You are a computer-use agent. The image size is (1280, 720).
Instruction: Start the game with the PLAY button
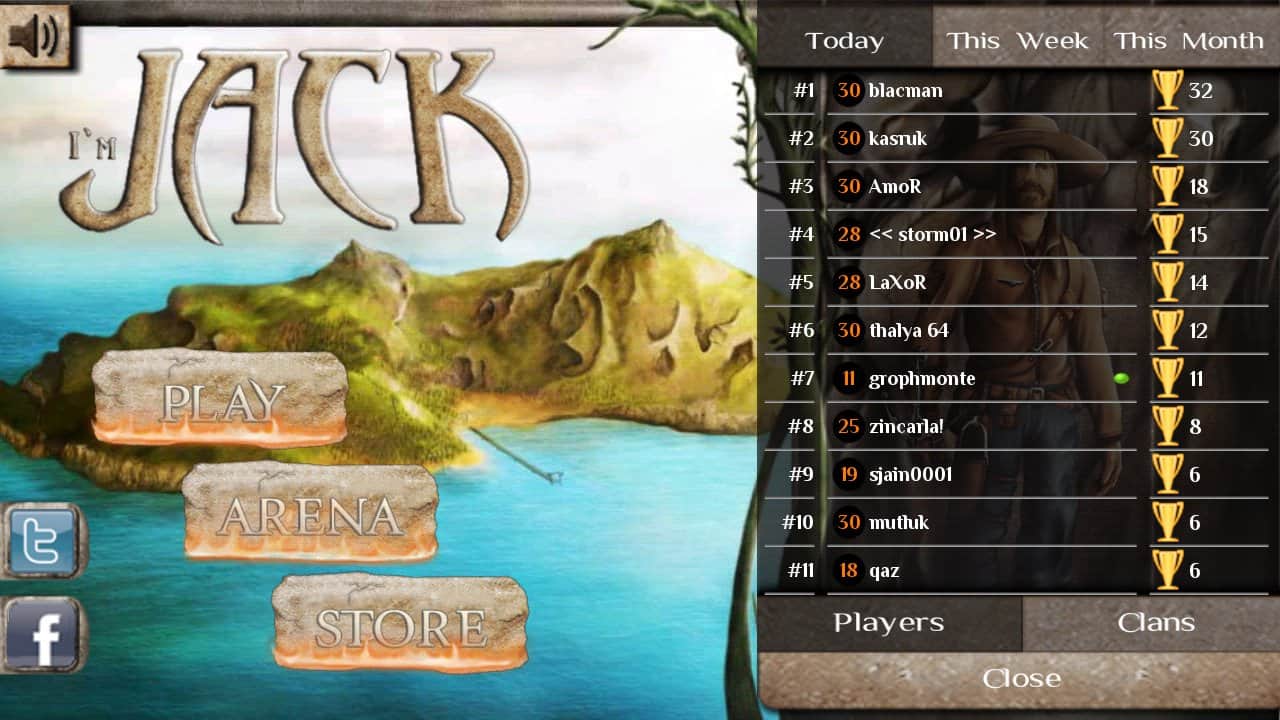tap(221, 400)
